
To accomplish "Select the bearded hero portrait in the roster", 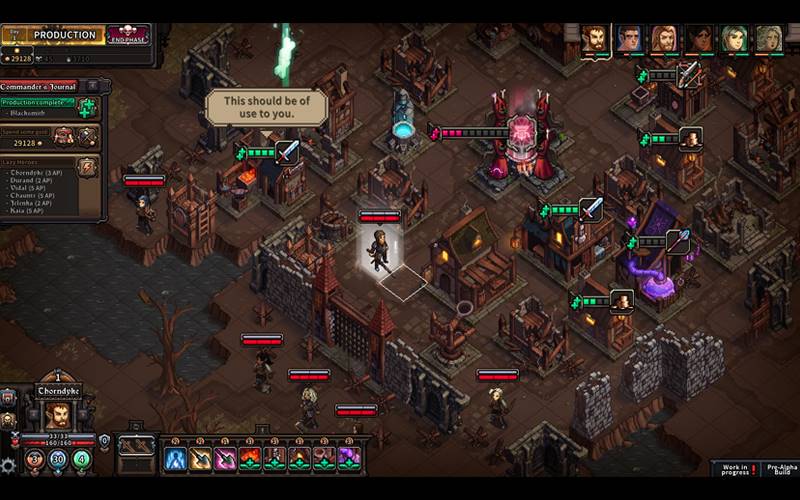I will [595, 39].
